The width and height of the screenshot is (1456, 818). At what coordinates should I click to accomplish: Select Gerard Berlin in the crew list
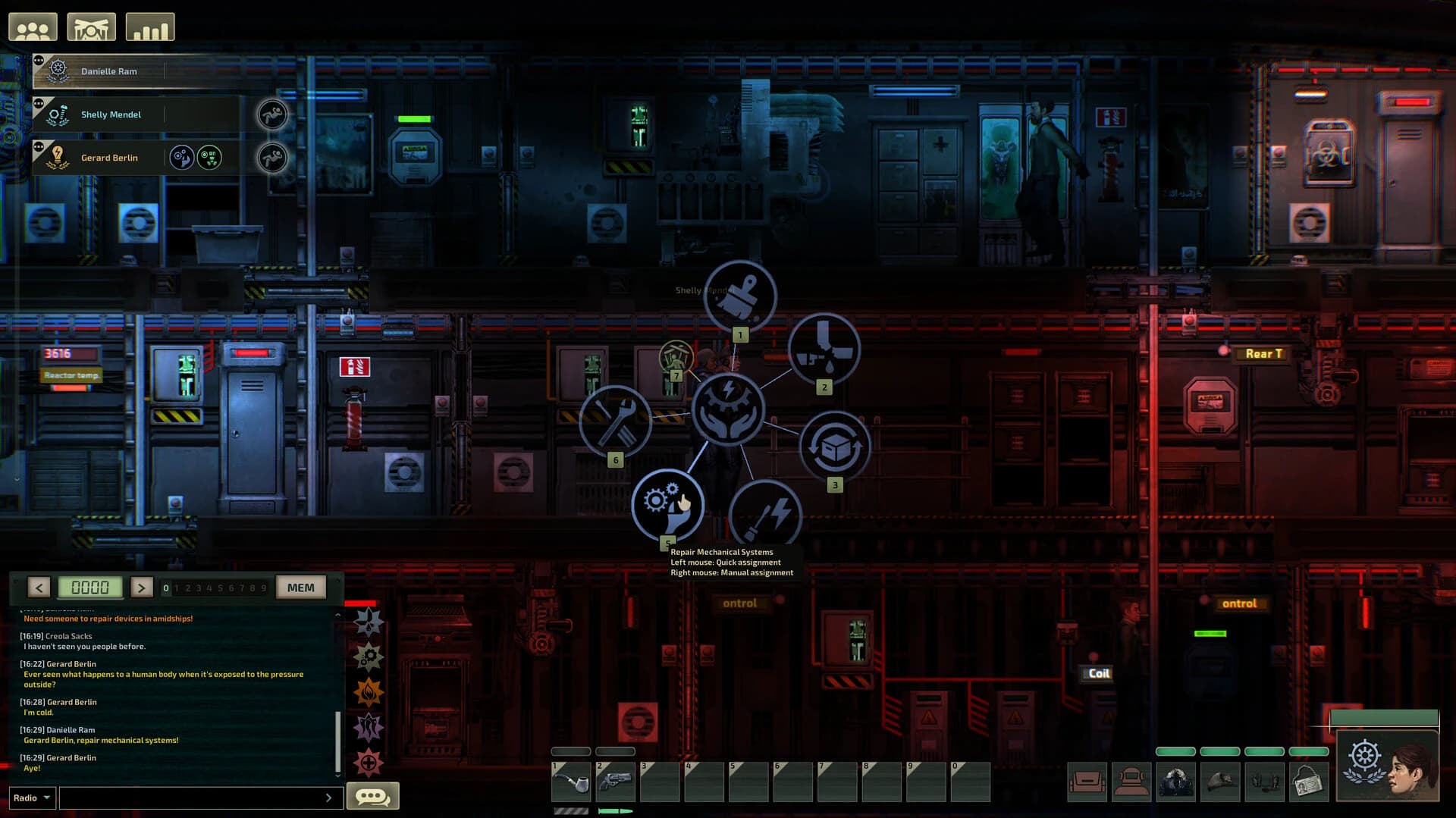109,157
